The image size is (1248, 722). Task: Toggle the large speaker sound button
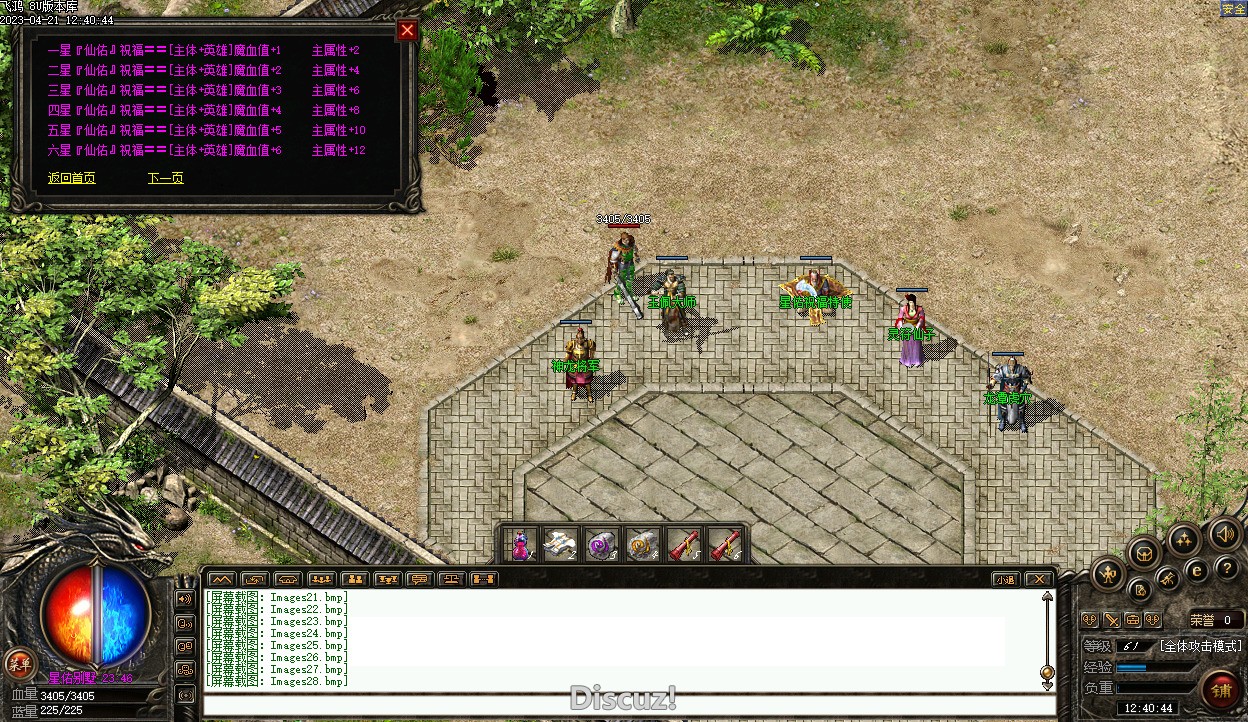1225,534
